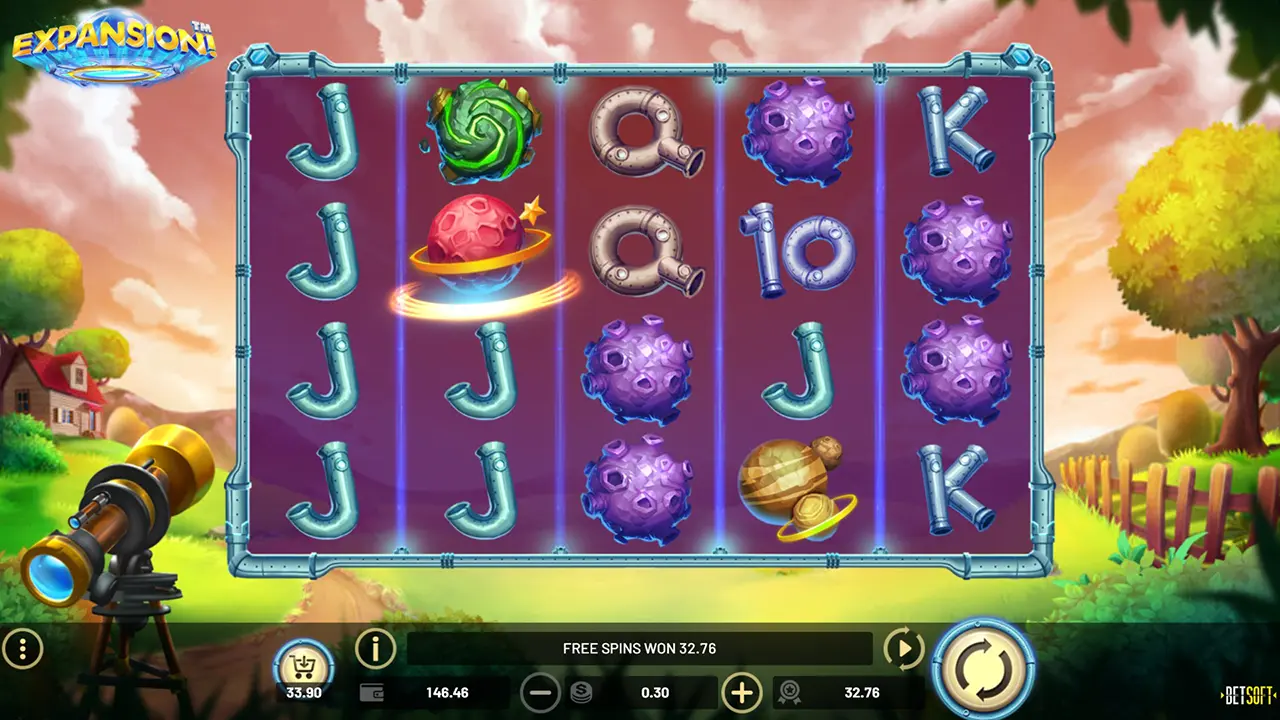The height and width of the screenshot is (720, 1280).
Task: Open the three-dot options menu
Action: 22,650
